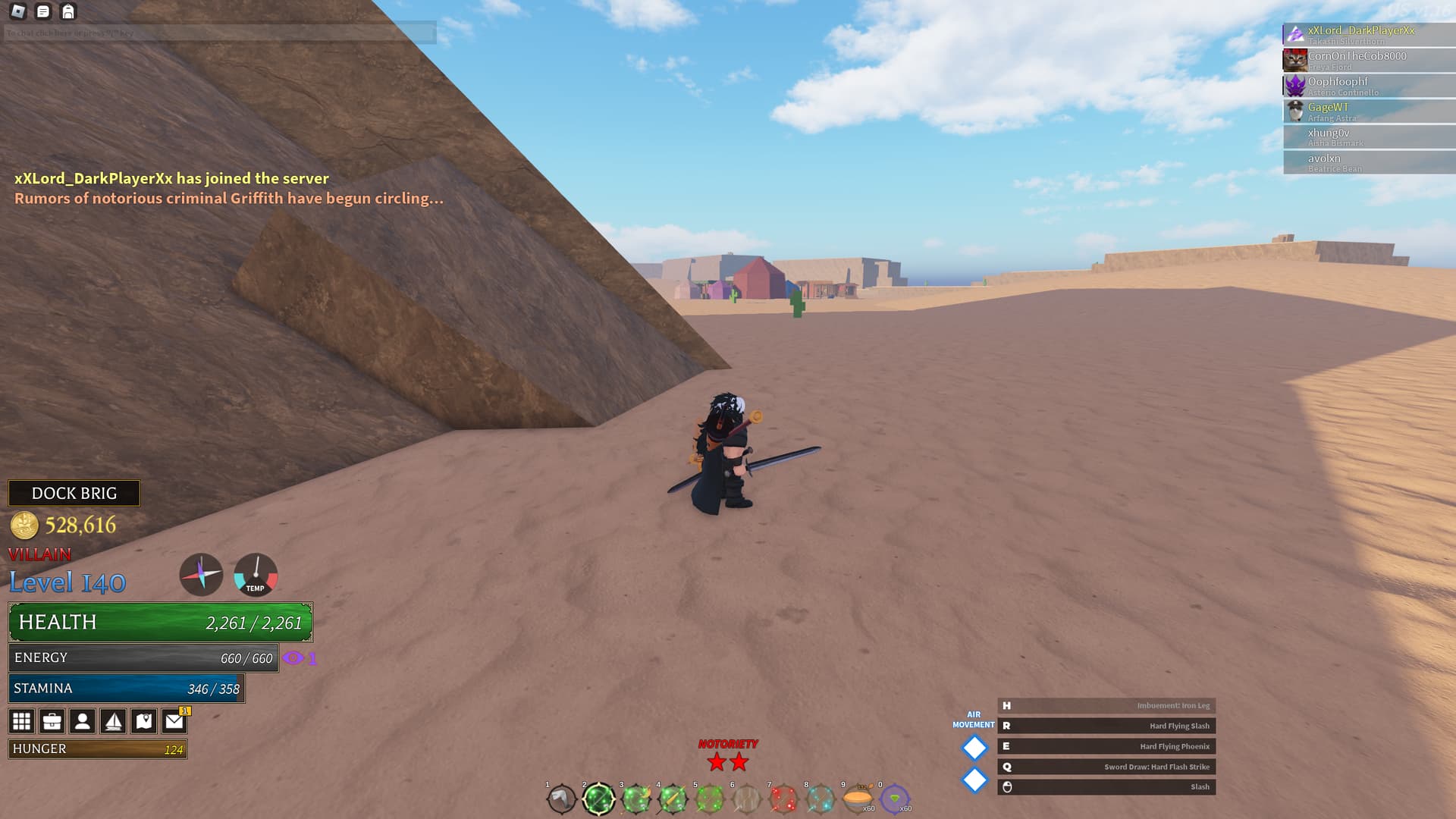Open the world map icon
Image resolution: width=1456 pixels, height=819 pixels.
(x=144, y=721)
